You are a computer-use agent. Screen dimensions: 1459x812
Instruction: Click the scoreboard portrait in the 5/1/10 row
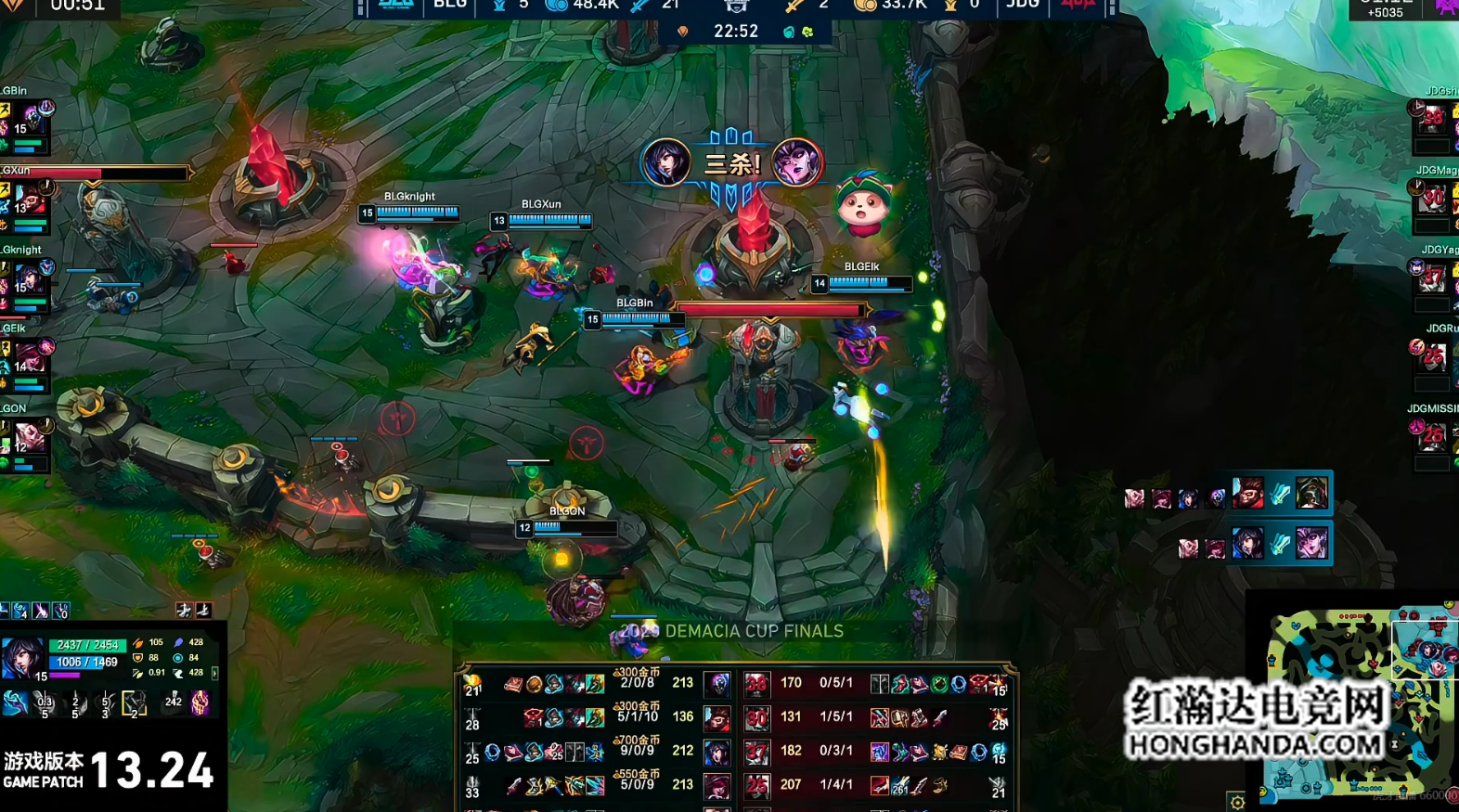pyautogui.click(x=717, y=717)
